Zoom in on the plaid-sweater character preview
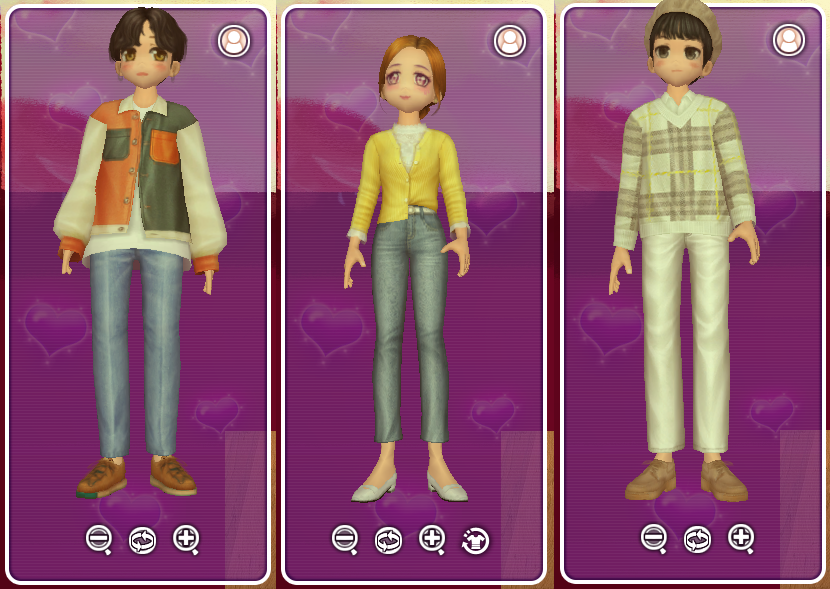 tap(741, 538)
